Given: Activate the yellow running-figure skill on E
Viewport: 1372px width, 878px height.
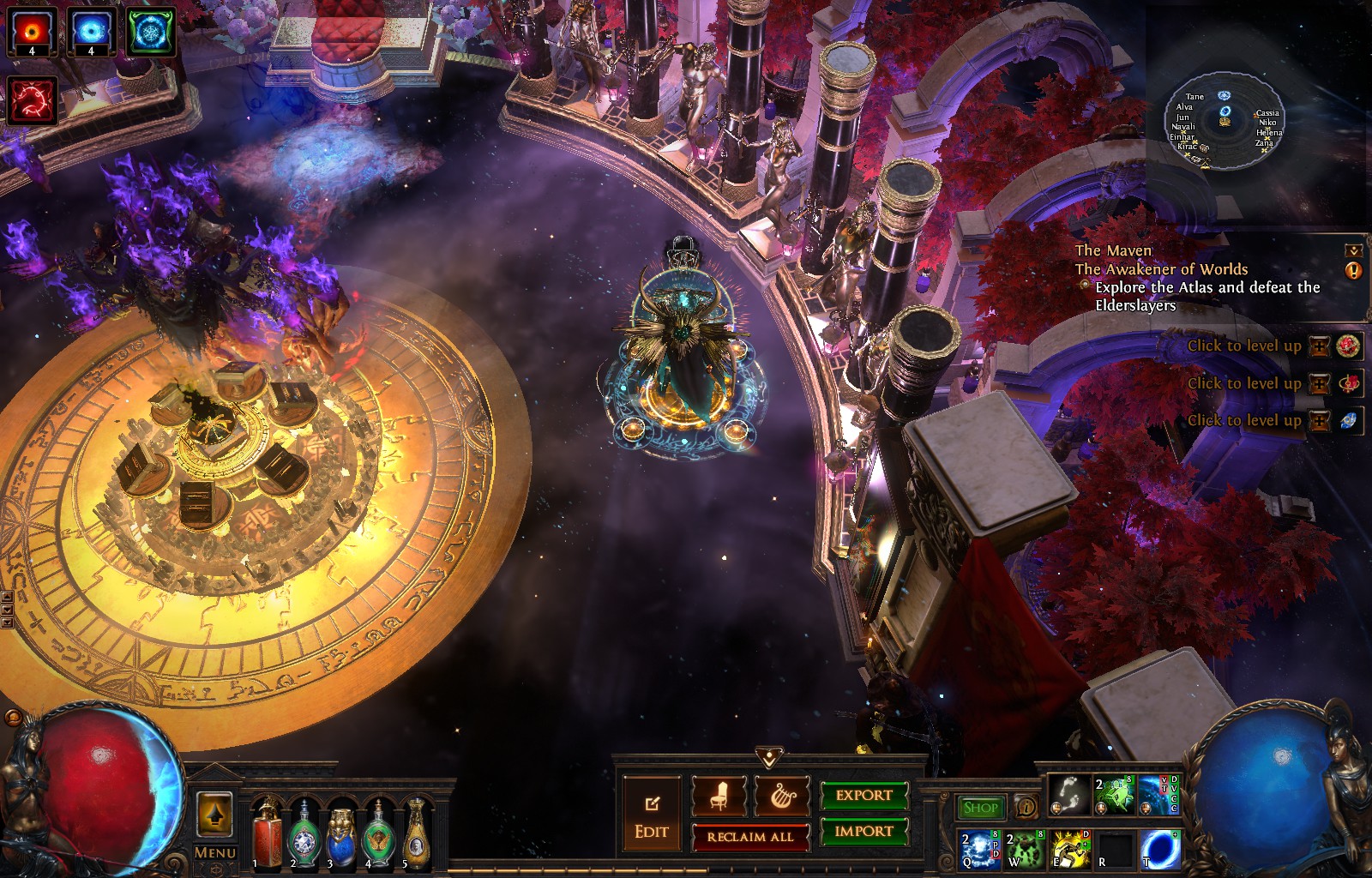Looking at the screenshot, I should click(x=1069, y=849).
